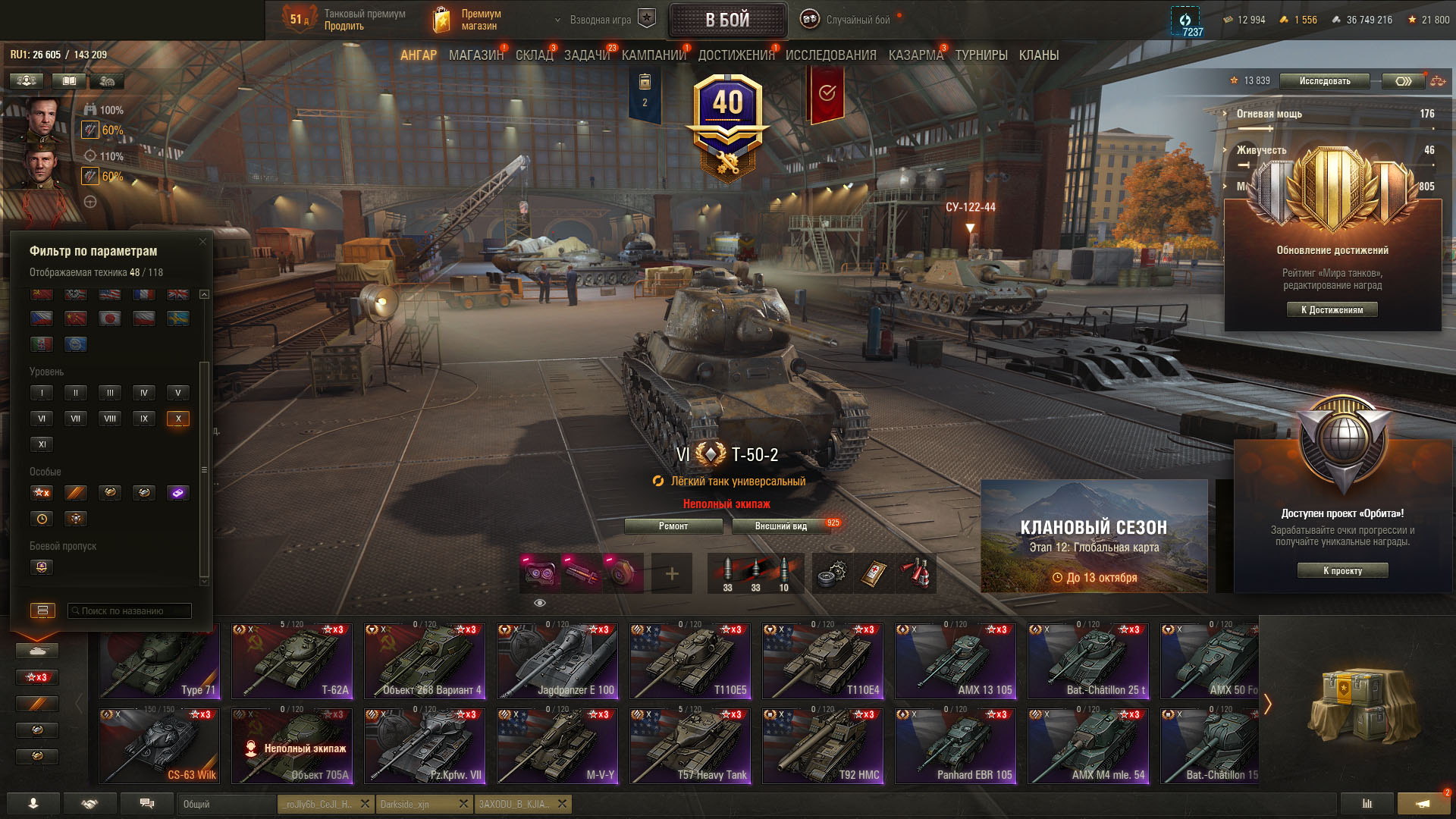Image resolution: width=1456 pixels, height=819 pixels.
Task: Open the Случайный бой mode selector
Action: [x=849, y=20]
